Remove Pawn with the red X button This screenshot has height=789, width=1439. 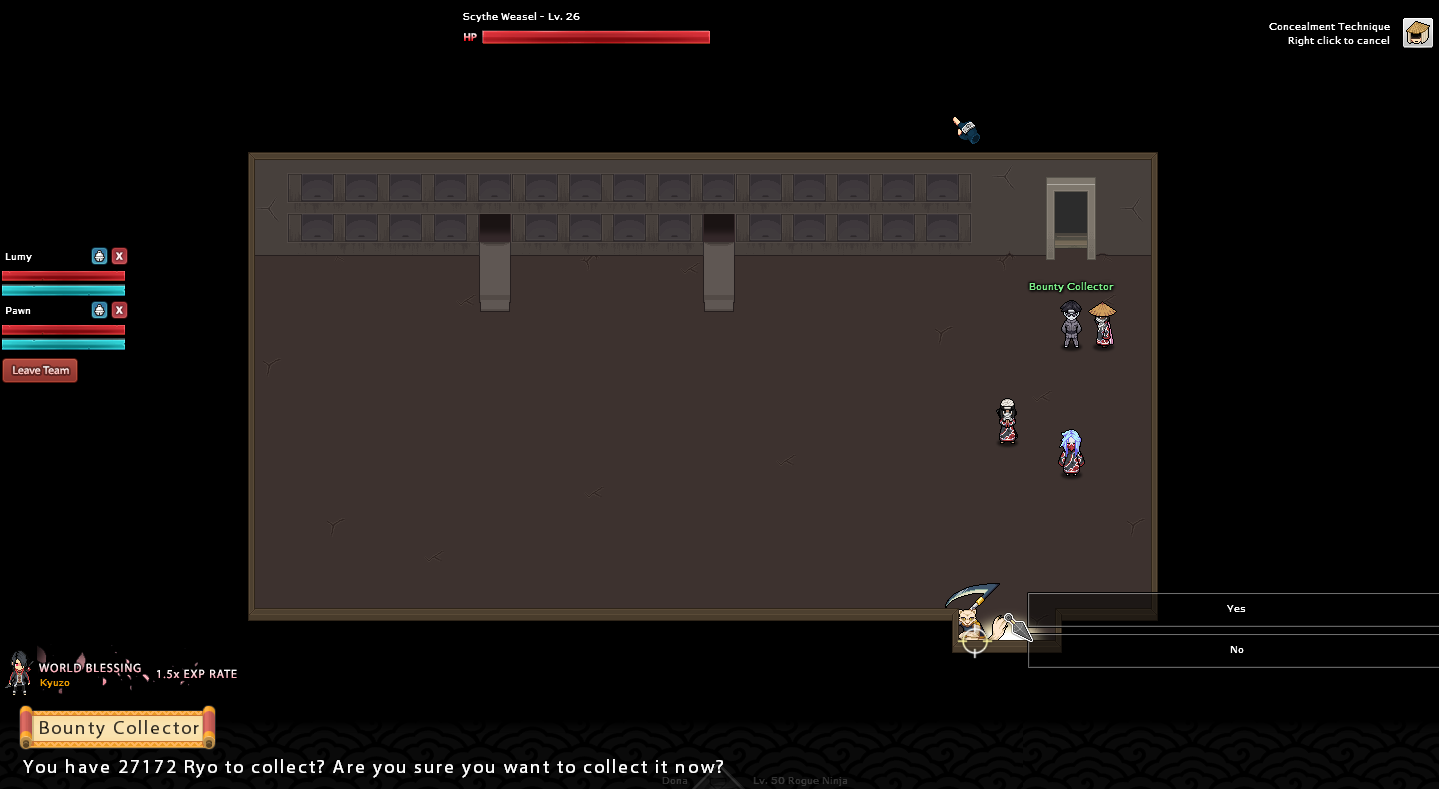[119, 310]
